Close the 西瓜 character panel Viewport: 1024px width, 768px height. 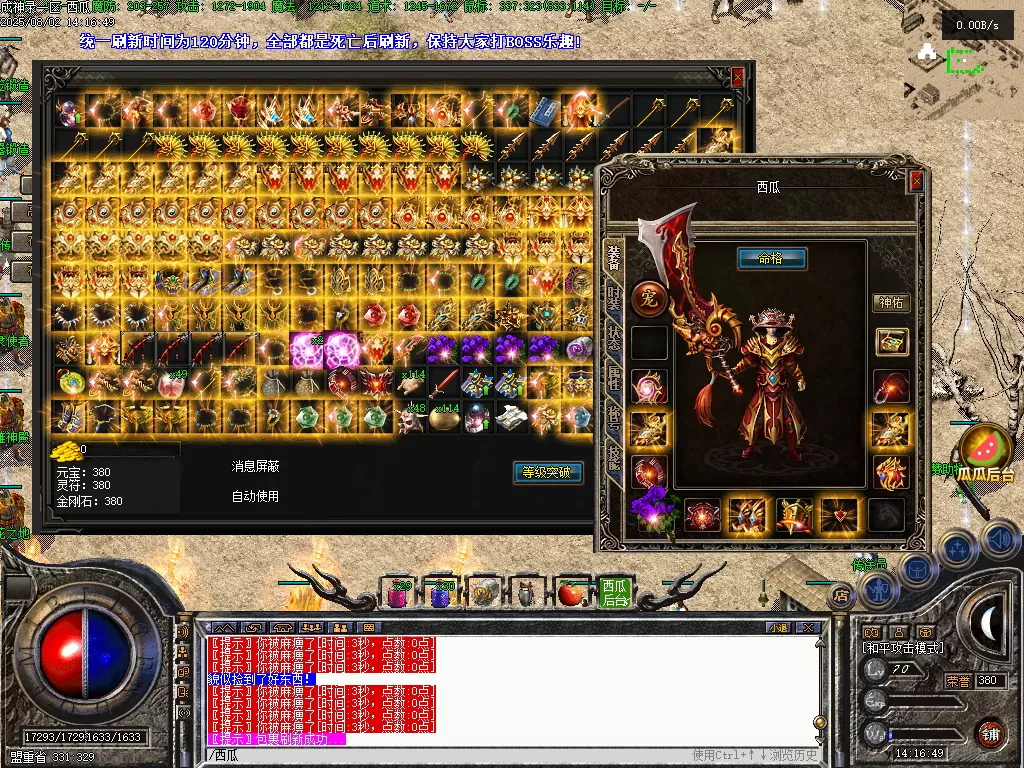pos(916,182)
